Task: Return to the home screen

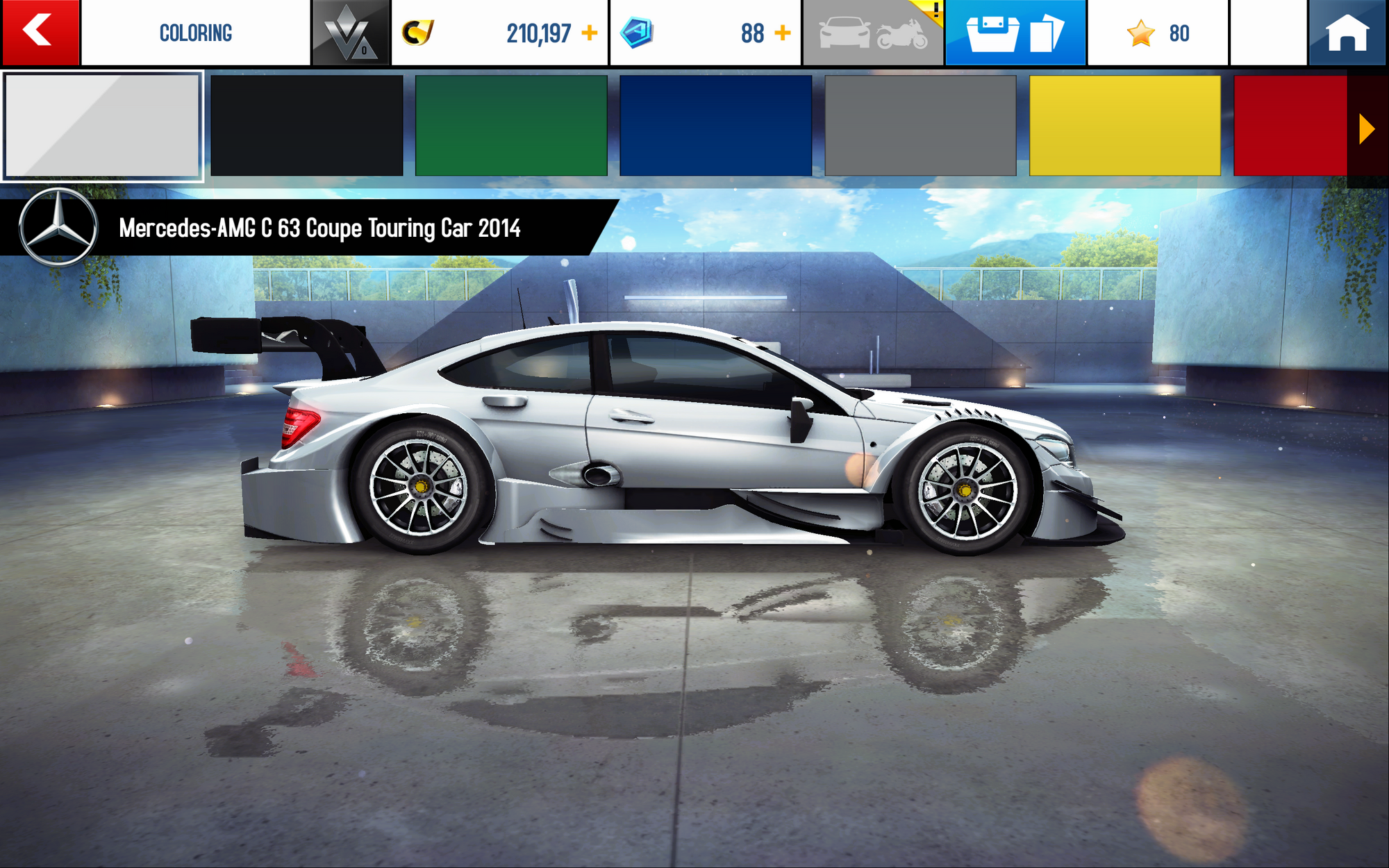Action: click(x=1347, y=33)
